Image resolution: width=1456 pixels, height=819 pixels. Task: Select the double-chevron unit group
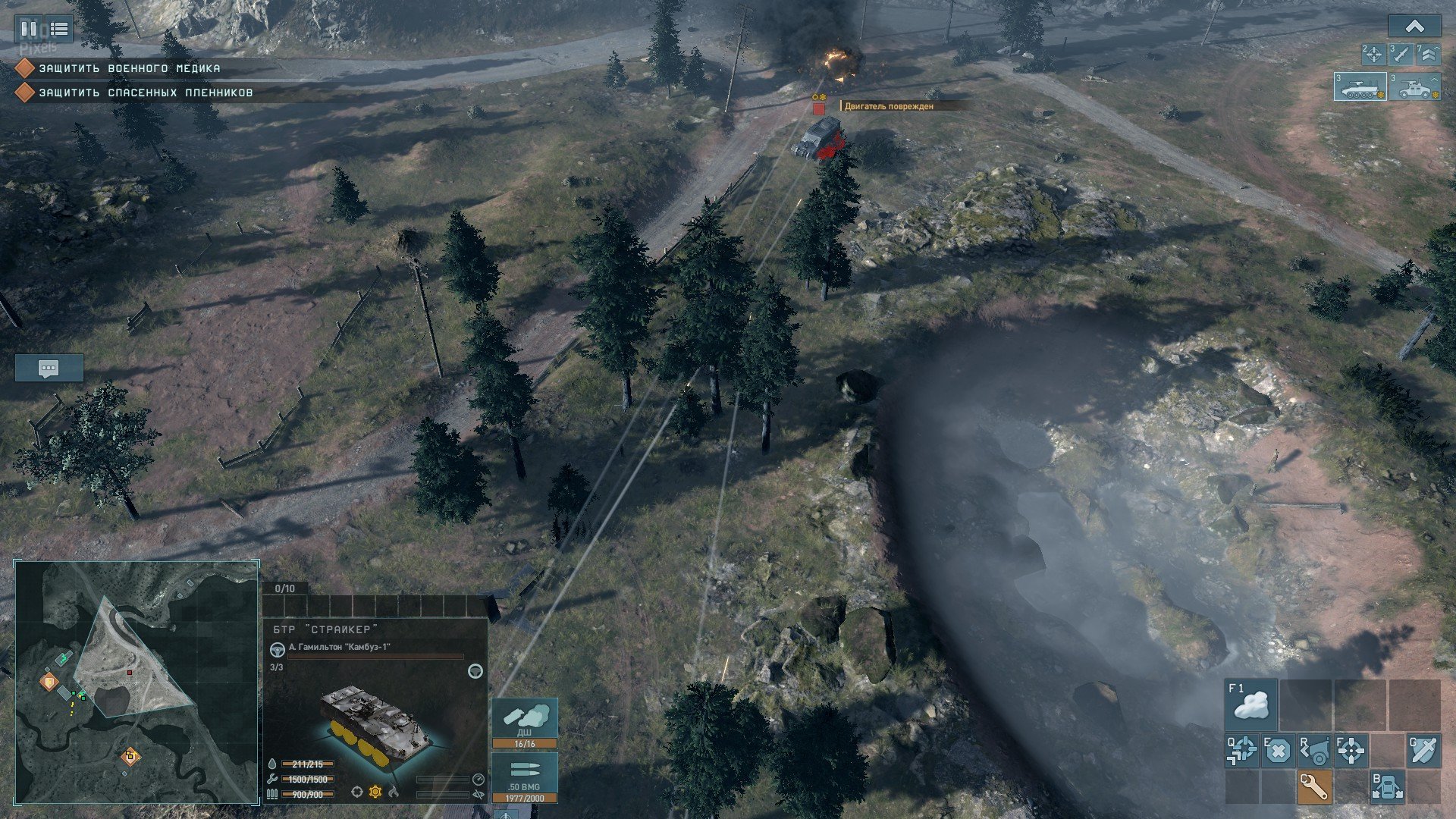[x=1428, y=54]
